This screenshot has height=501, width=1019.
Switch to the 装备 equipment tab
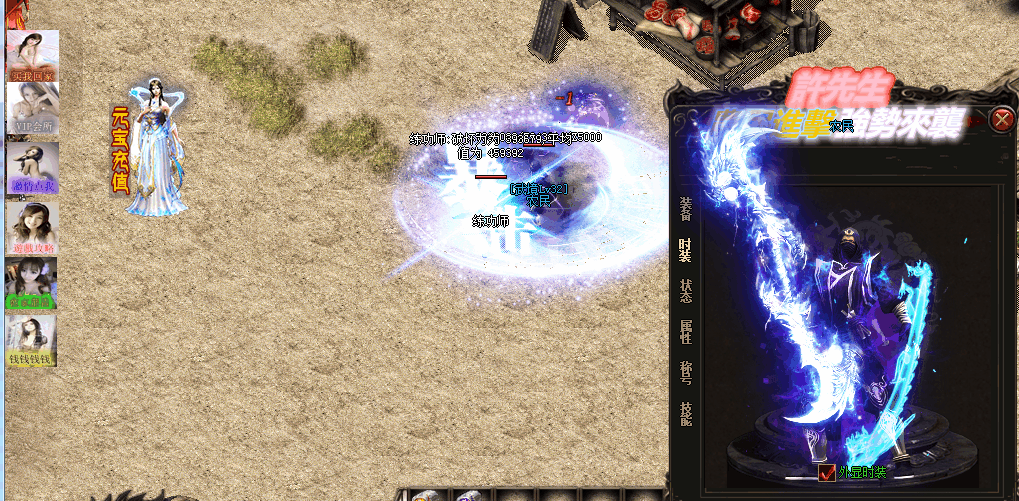pyautogui.click(x=685, y=208)
